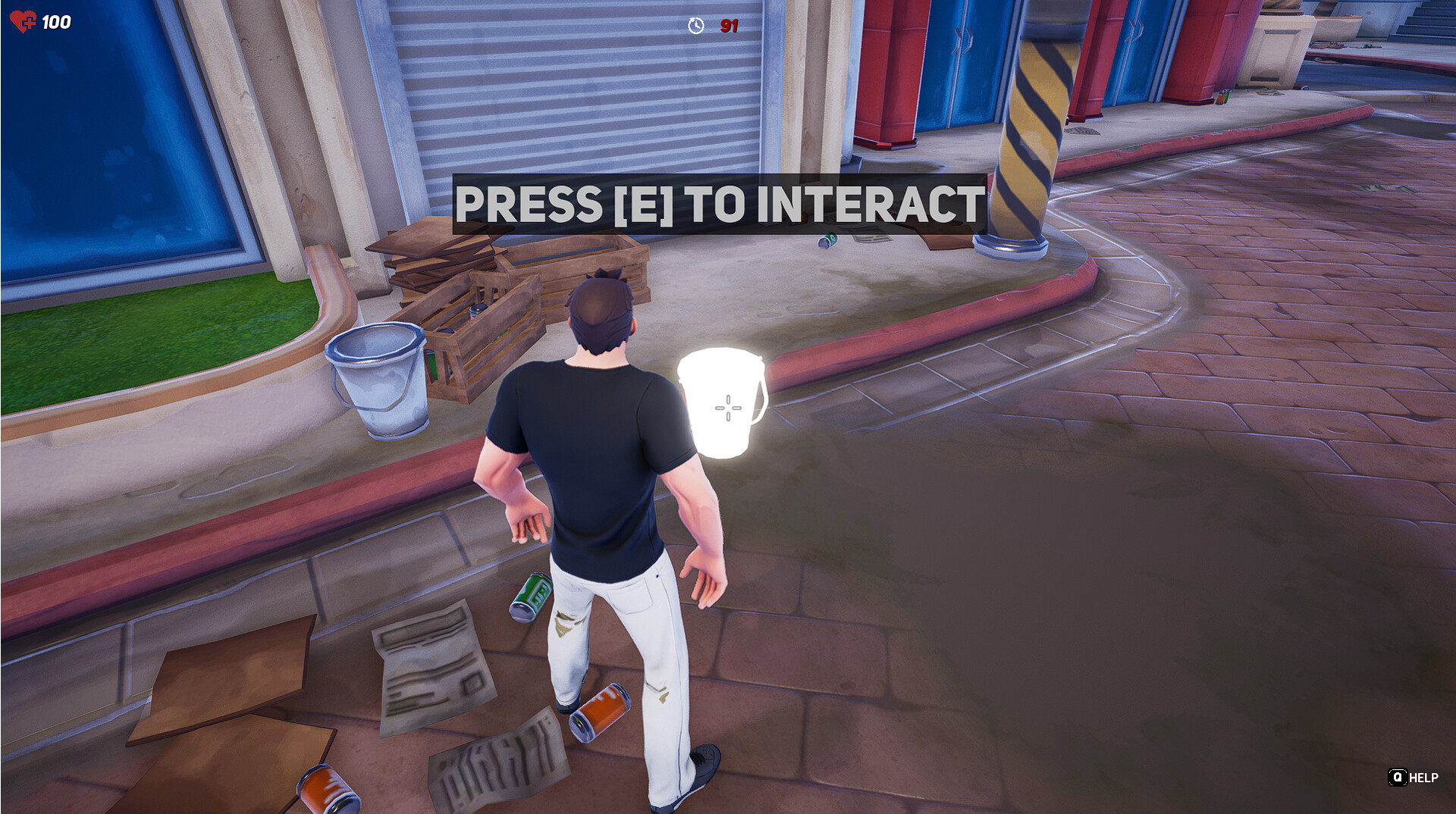Activate the PRESS [E] TO INTERACT prompt

pyautogui.click(x=719, y=203)
